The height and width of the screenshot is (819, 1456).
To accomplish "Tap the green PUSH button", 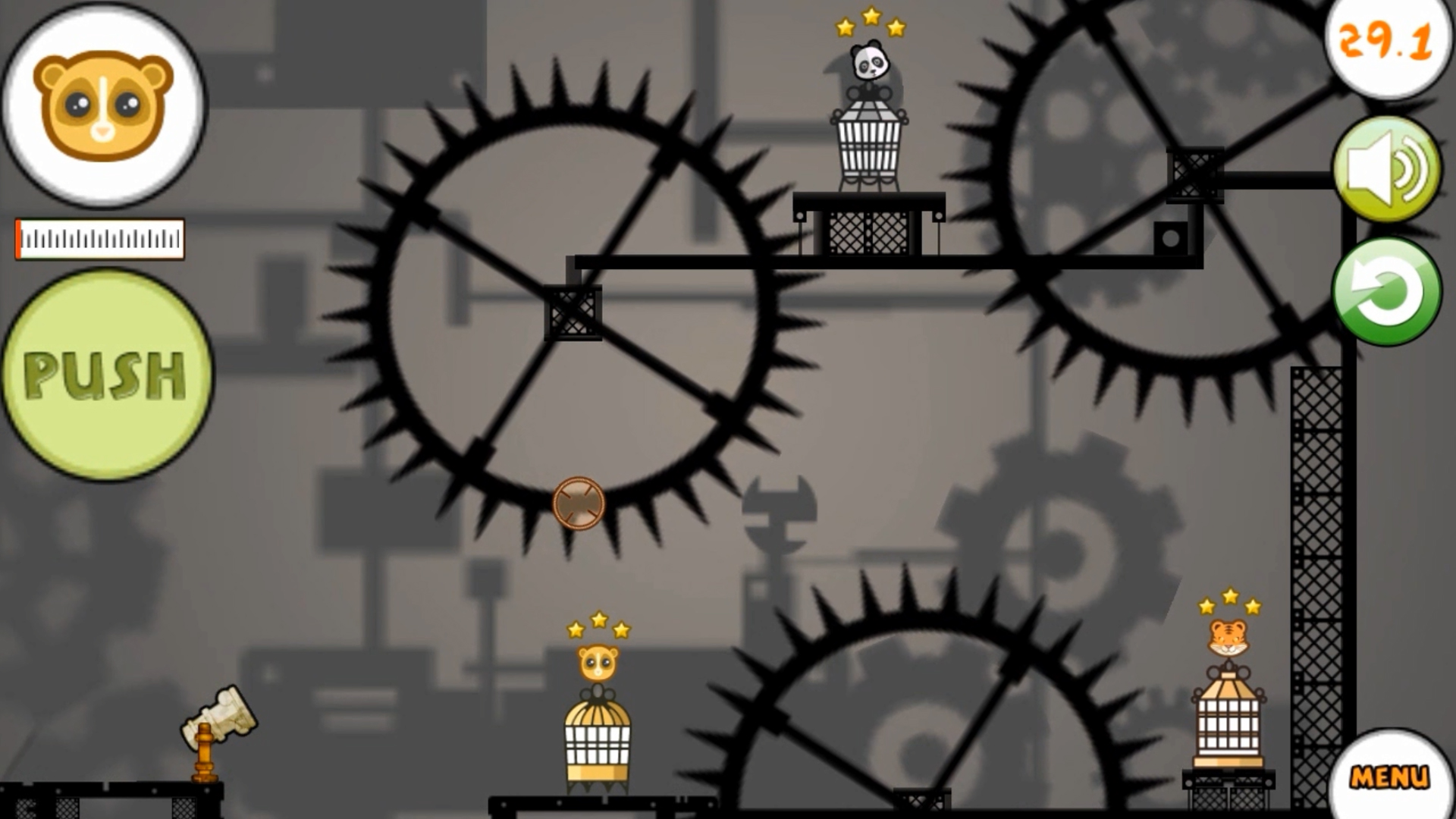I will [x=106, y=375].
